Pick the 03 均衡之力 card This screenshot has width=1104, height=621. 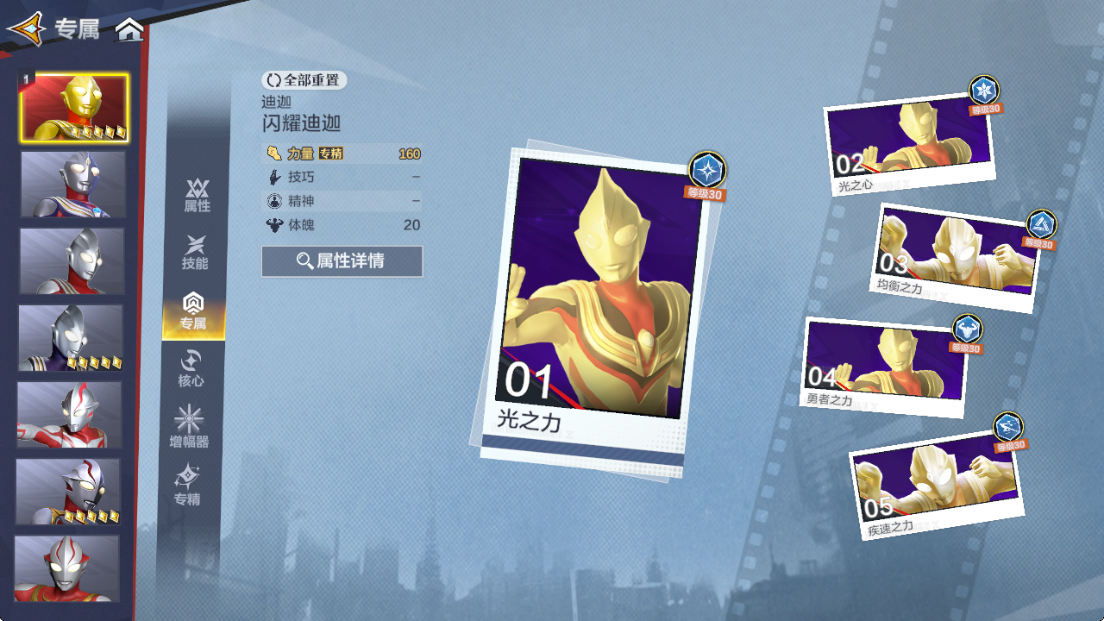(955, 256)
